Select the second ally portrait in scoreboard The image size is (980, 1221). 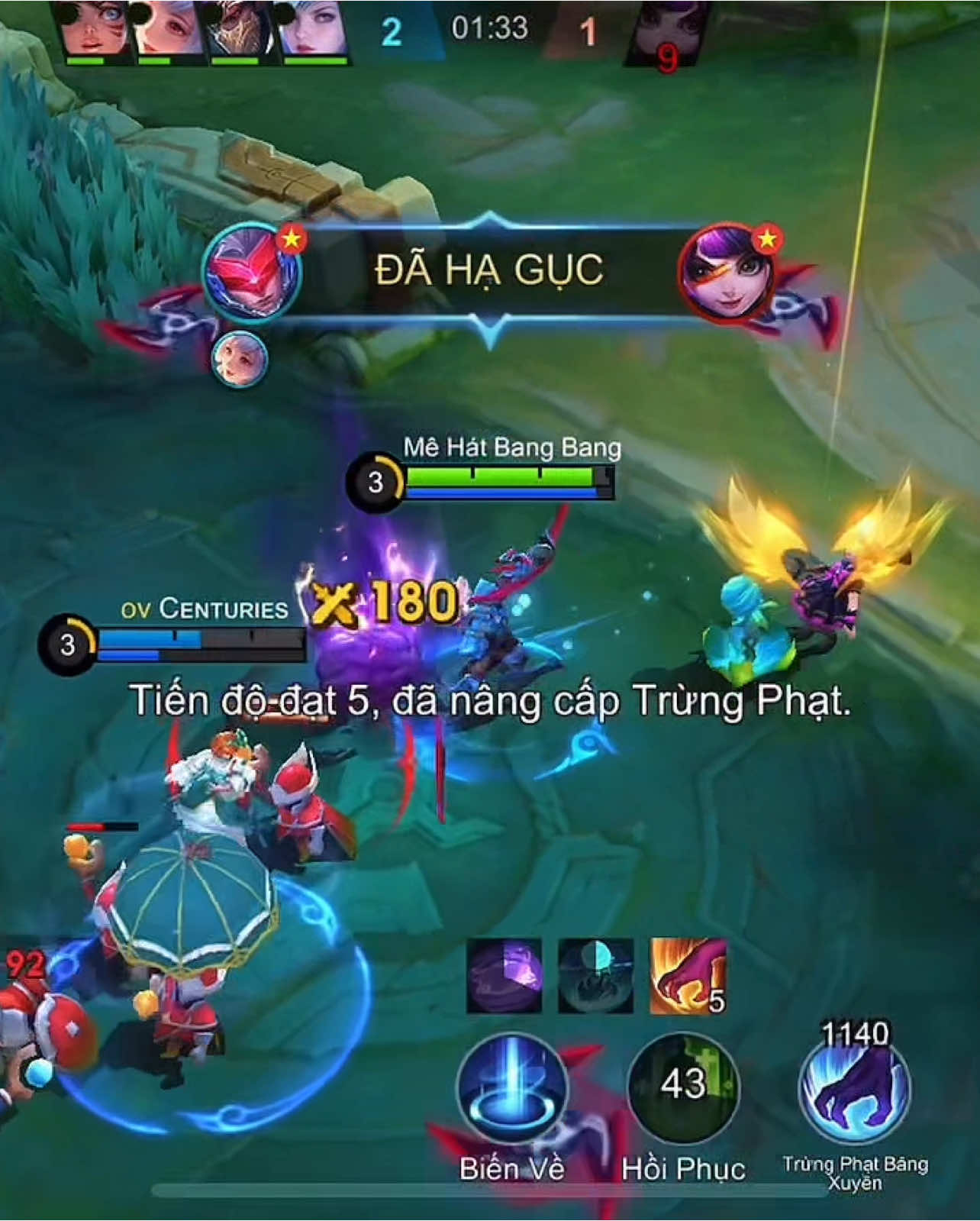click(x=163, y=32)
